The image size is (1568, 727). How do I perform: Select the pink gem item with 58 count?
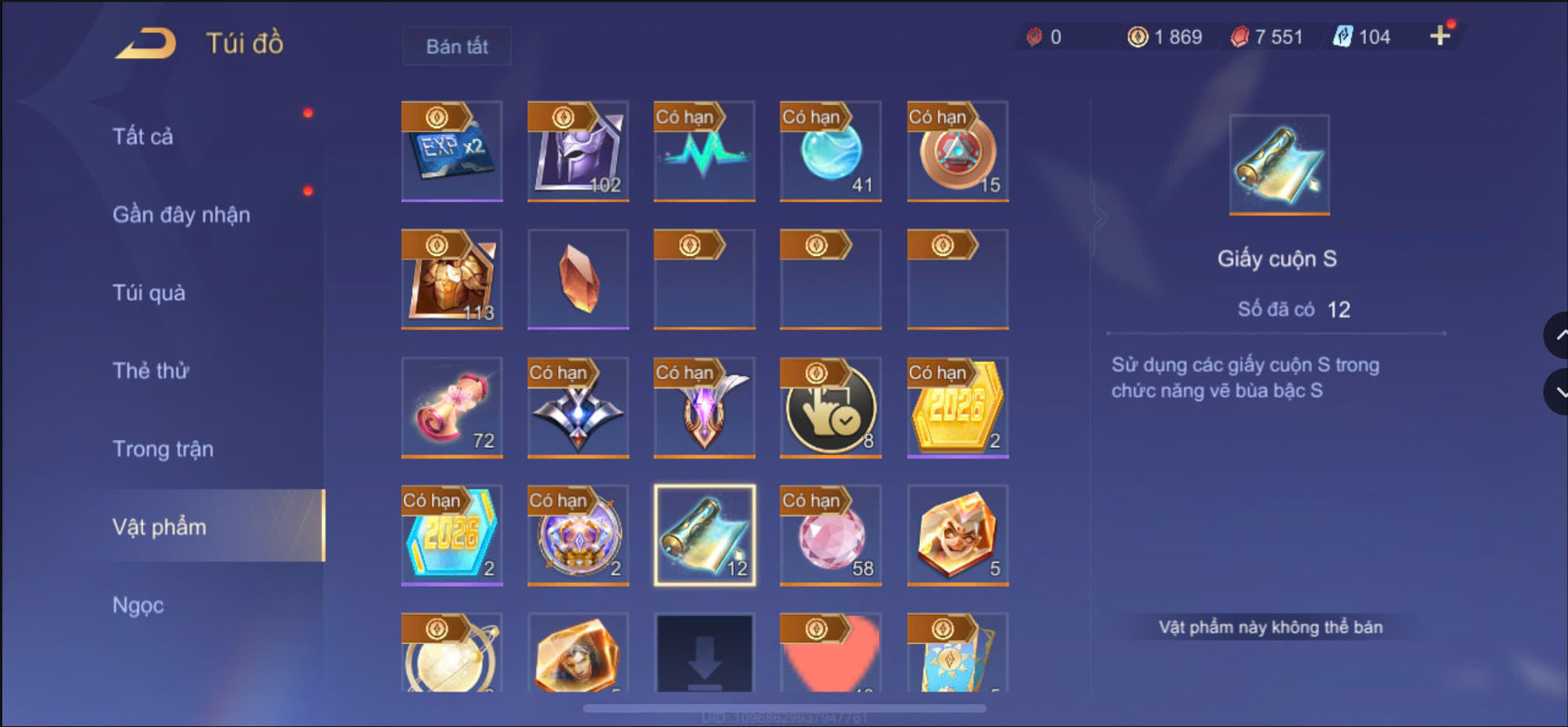point(829,535)
